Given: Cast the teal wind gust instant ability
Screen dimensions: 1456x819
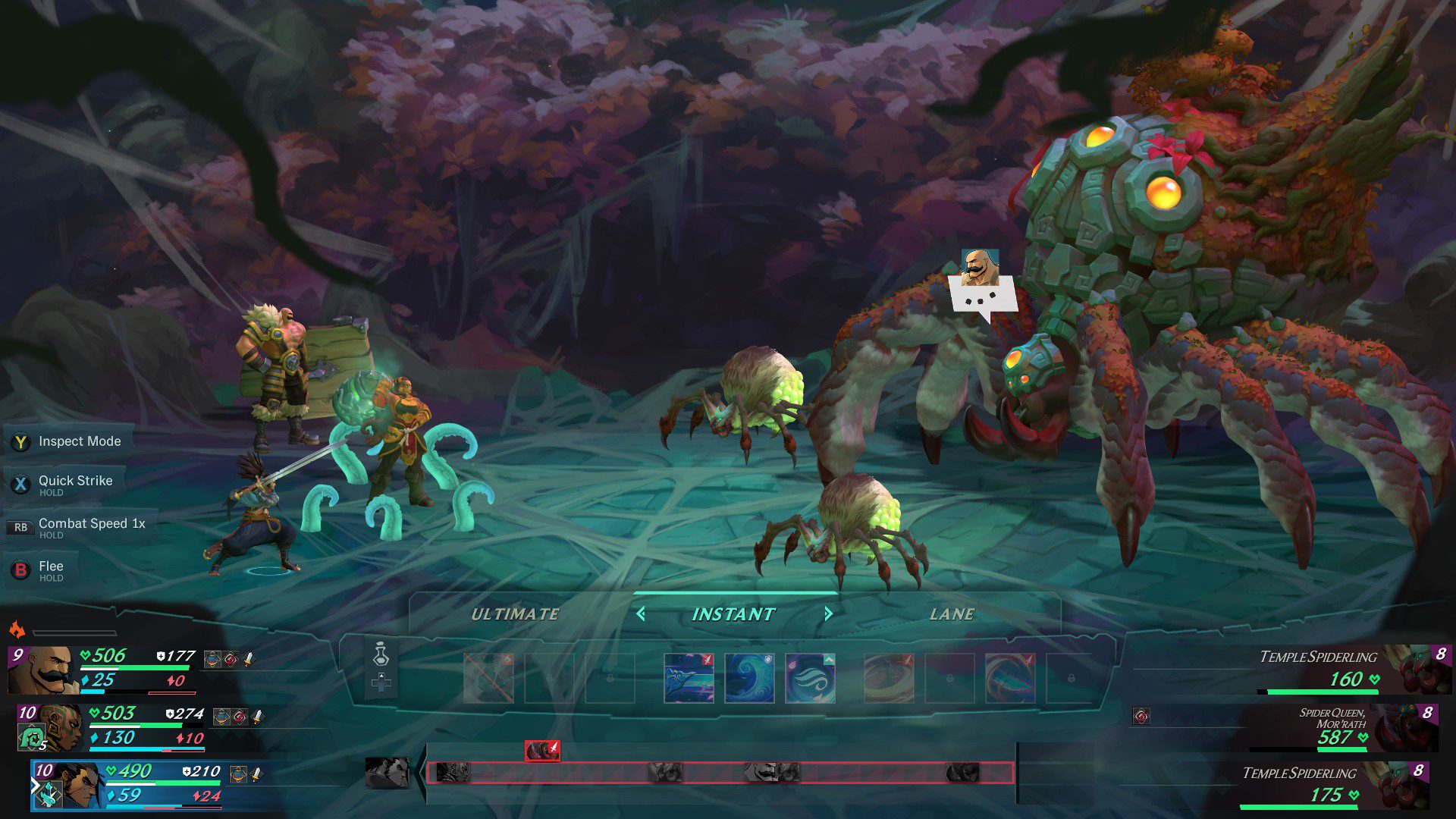Looking at the screenshot, I should pos(810,678).
